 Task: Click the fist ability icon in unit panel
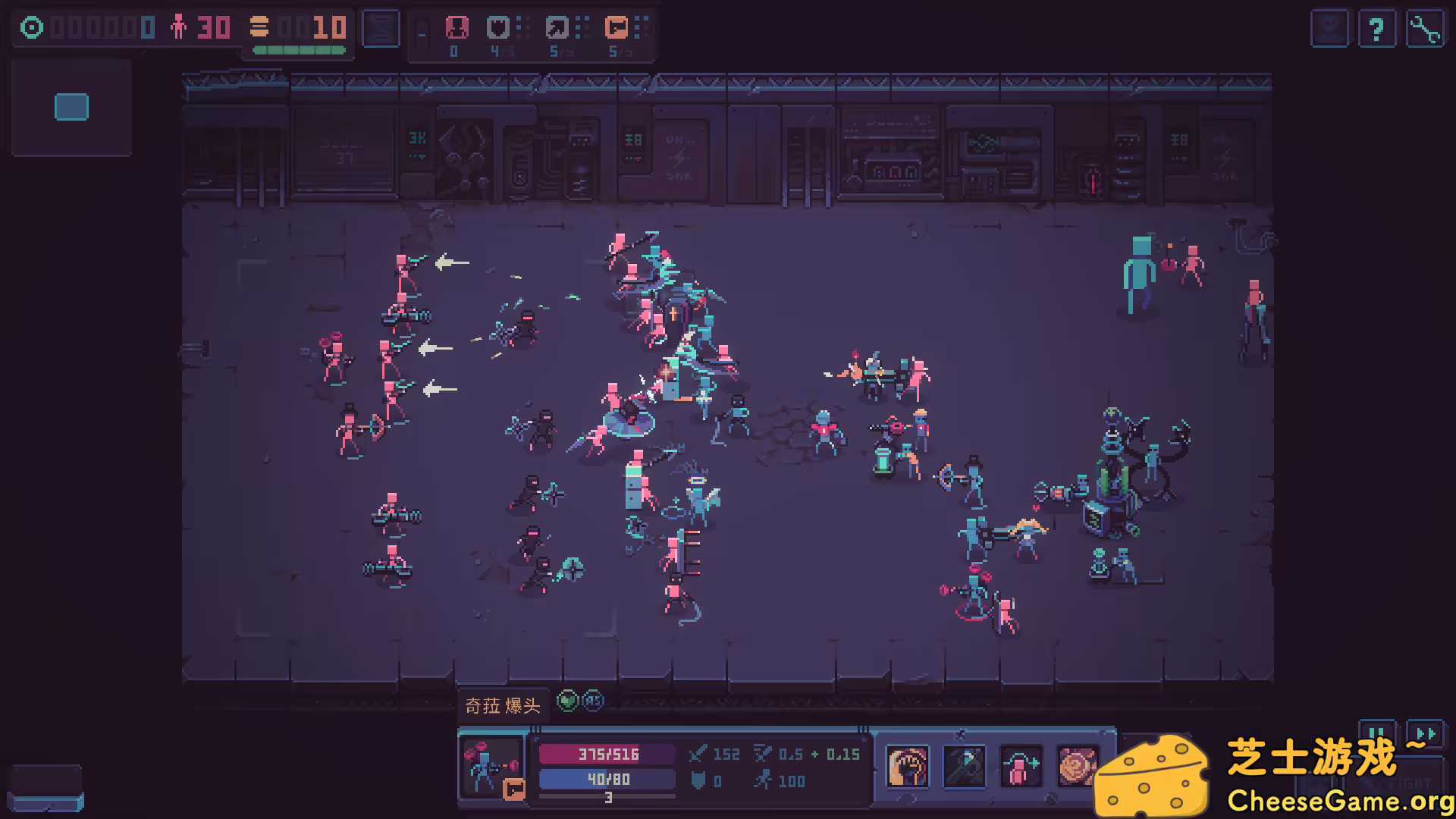pyautogui.click(x=907, y=768)
